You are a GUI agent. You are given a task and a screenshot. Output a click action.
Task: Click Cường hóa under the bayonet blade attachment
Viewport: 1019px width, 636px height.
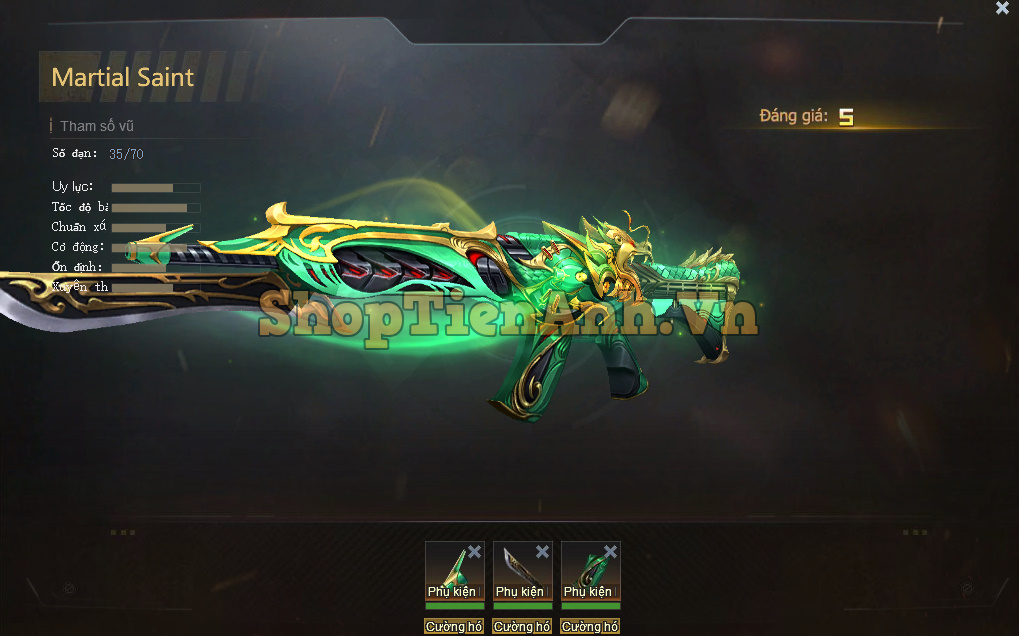tap(522, 627)
